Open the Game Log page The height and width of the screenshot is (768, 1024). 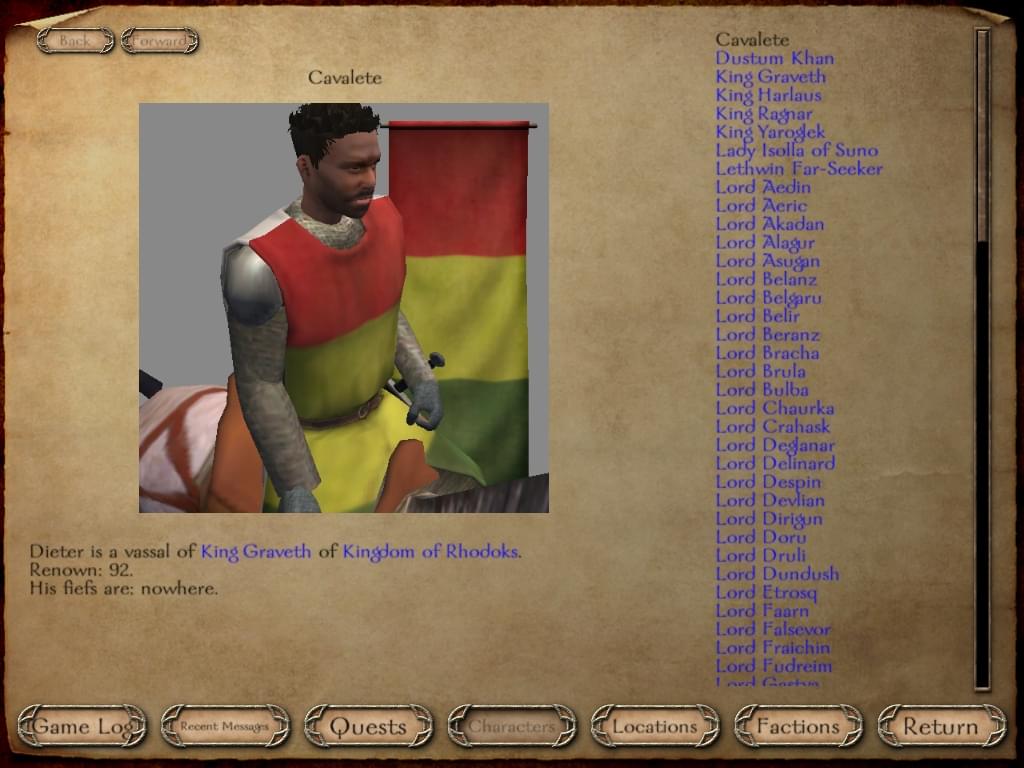tap(82, 727)
